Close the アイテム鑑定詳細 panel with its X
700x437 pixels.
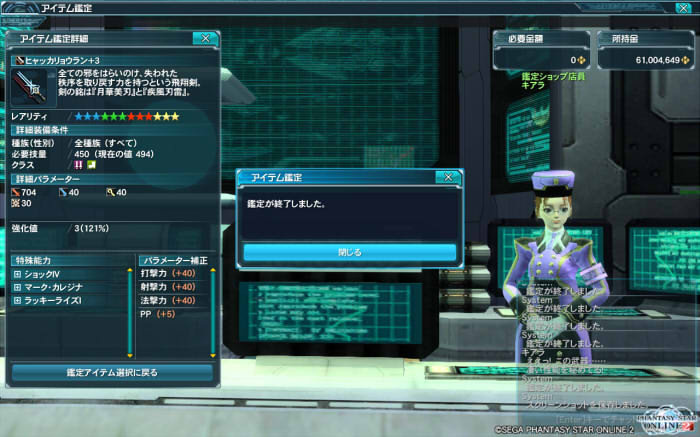[x=205, y=38]
